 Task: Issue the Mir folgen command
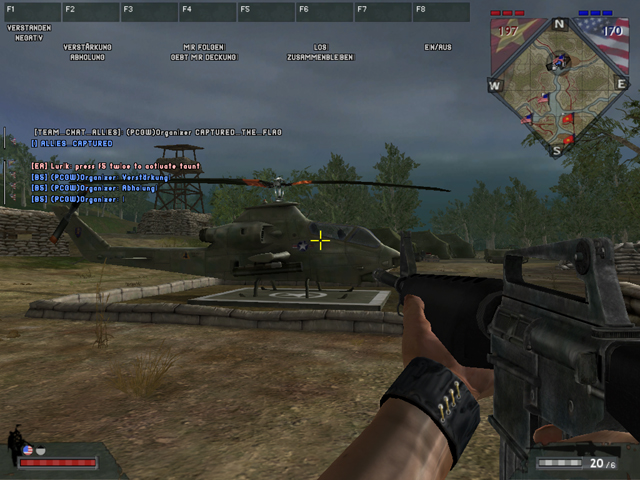point(204,47)
